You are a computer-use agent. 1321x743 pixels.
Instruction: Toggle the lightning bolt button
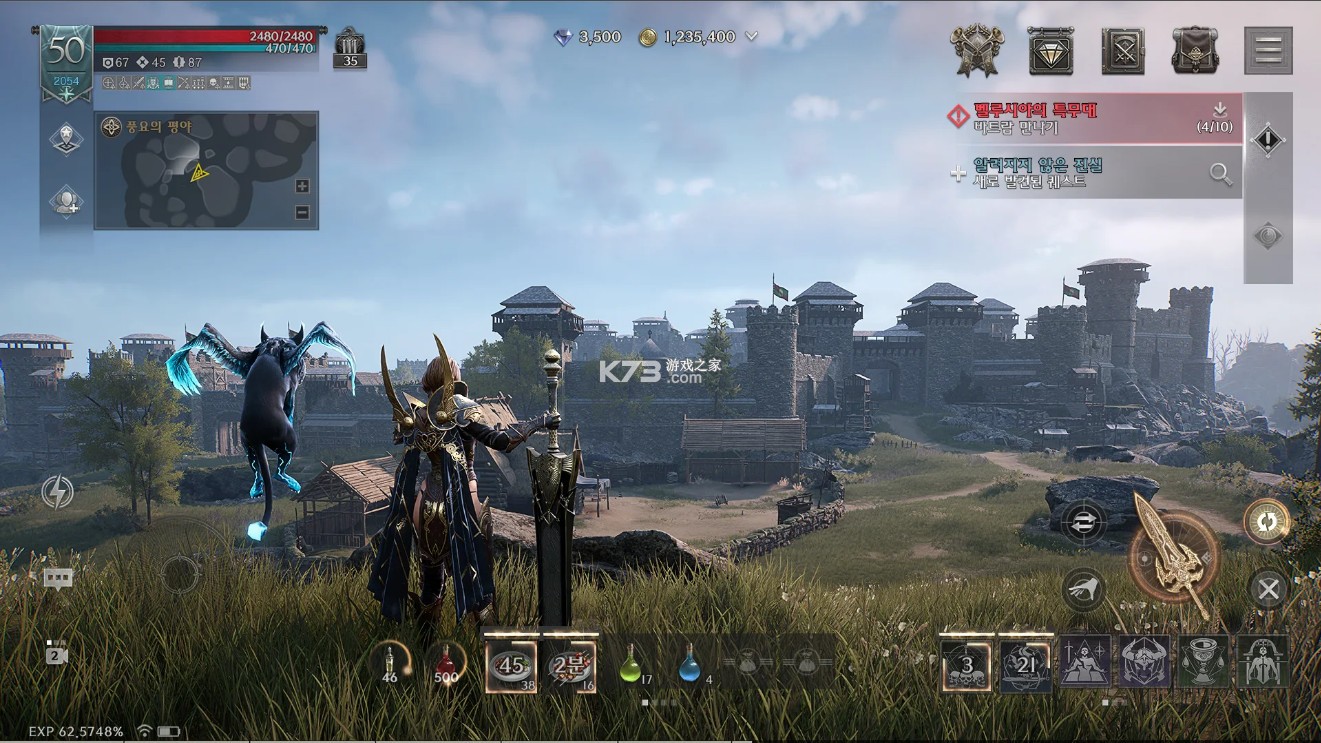pyautogui.click(x=57, y=492)
